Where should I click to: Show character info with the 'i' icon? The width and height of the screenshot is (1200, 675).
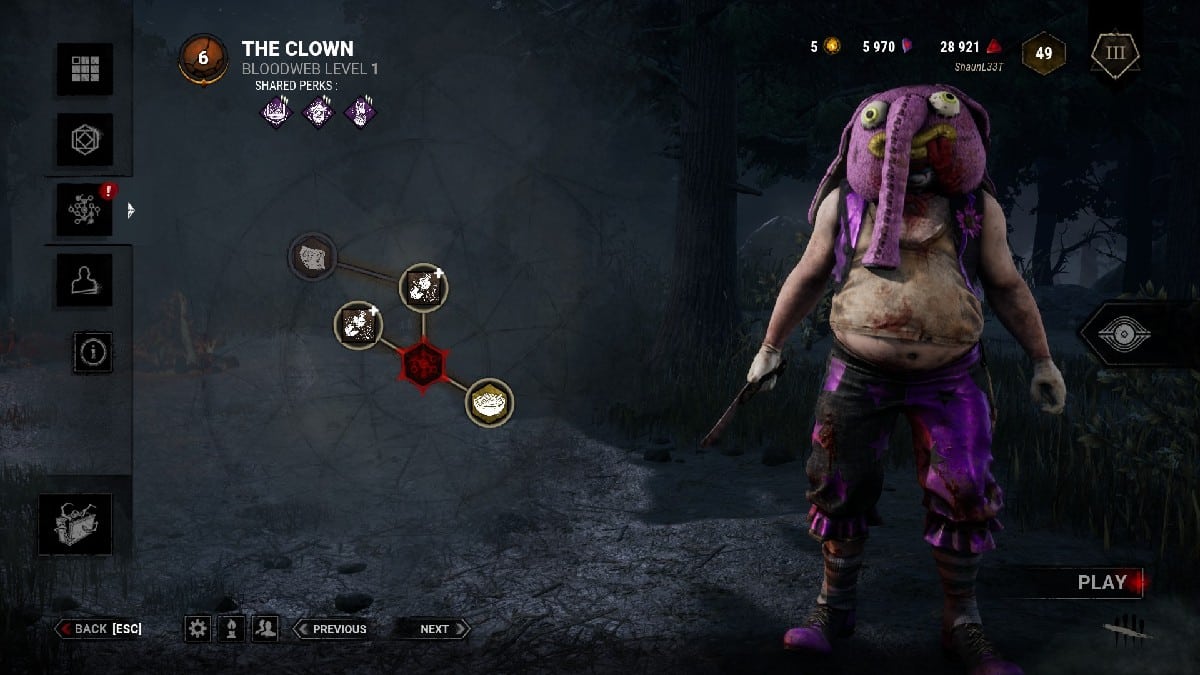(93, 352)
